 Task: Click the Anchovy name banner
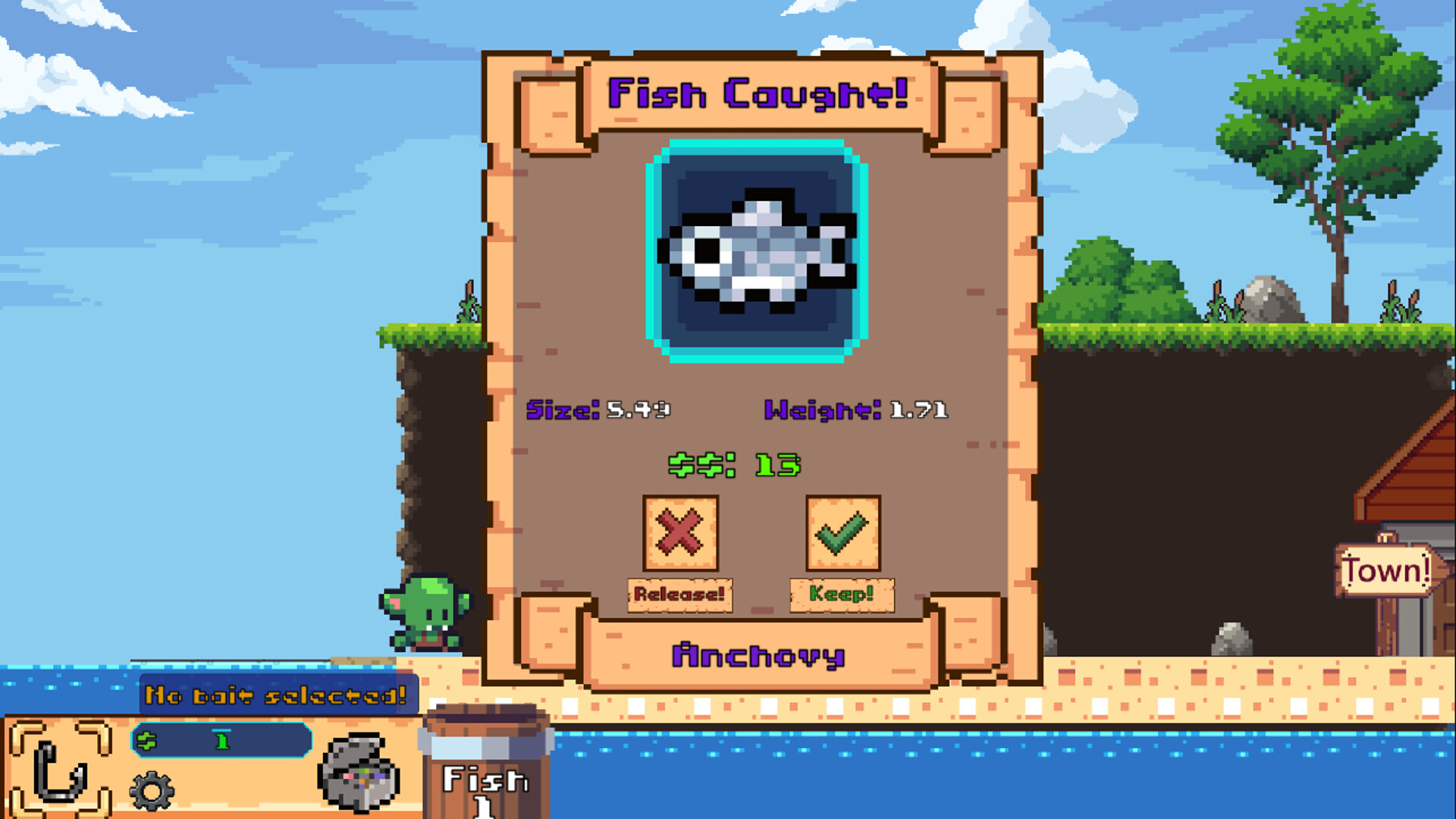tap(758, 654)
